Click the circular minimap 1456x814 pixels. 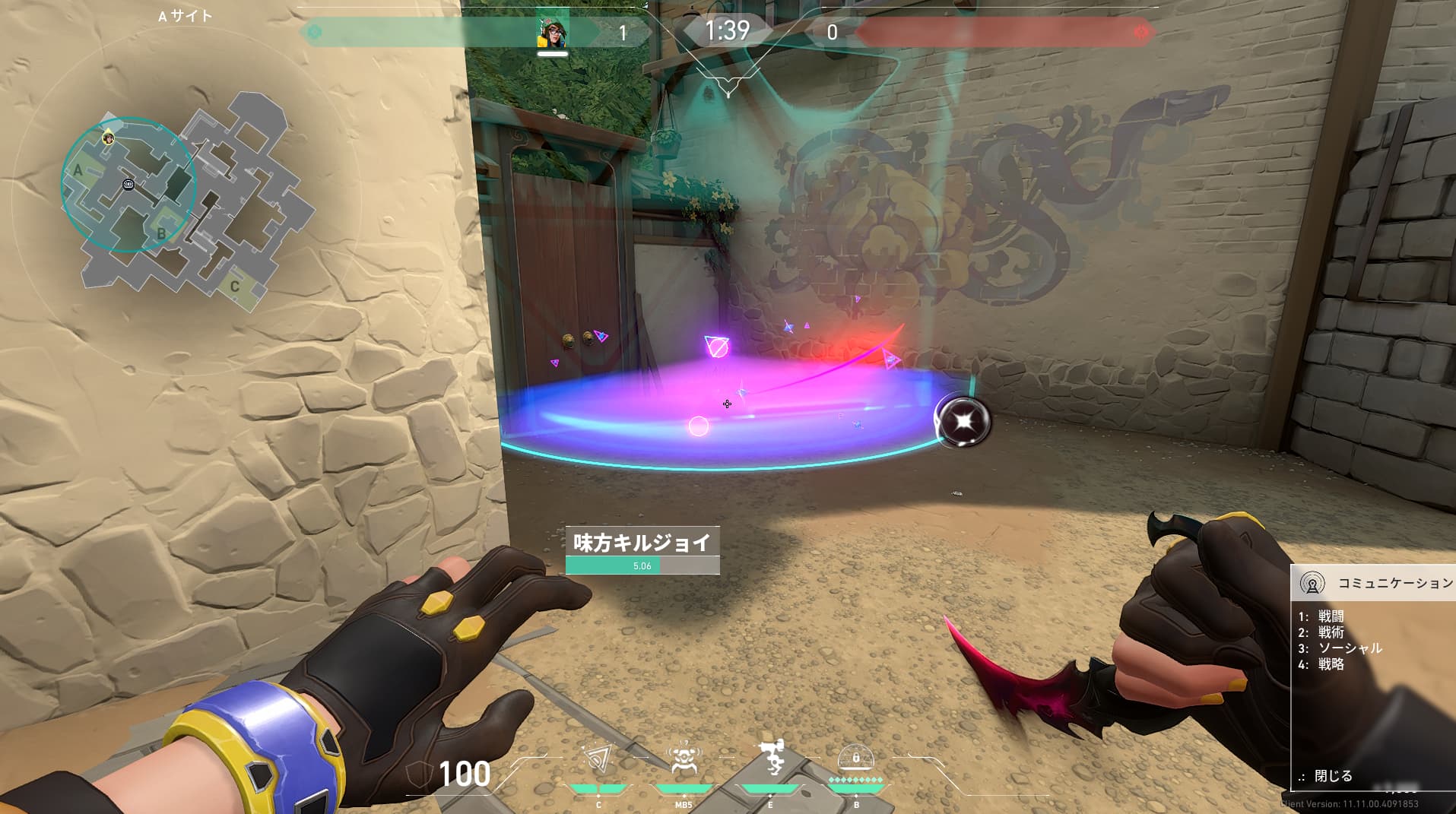pyautogui.click(x=128, y=185)
